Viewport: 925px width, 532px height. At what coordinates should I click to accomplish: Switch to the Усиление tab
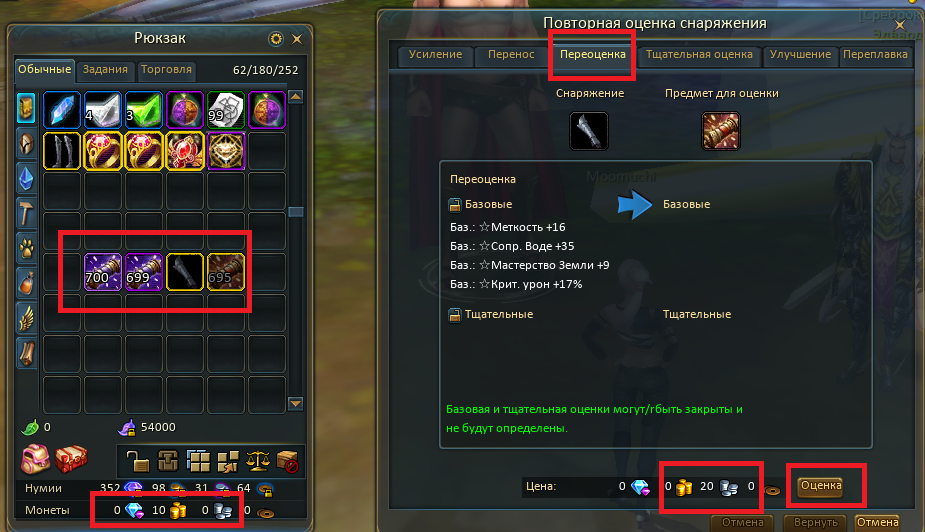coord(436,54)
